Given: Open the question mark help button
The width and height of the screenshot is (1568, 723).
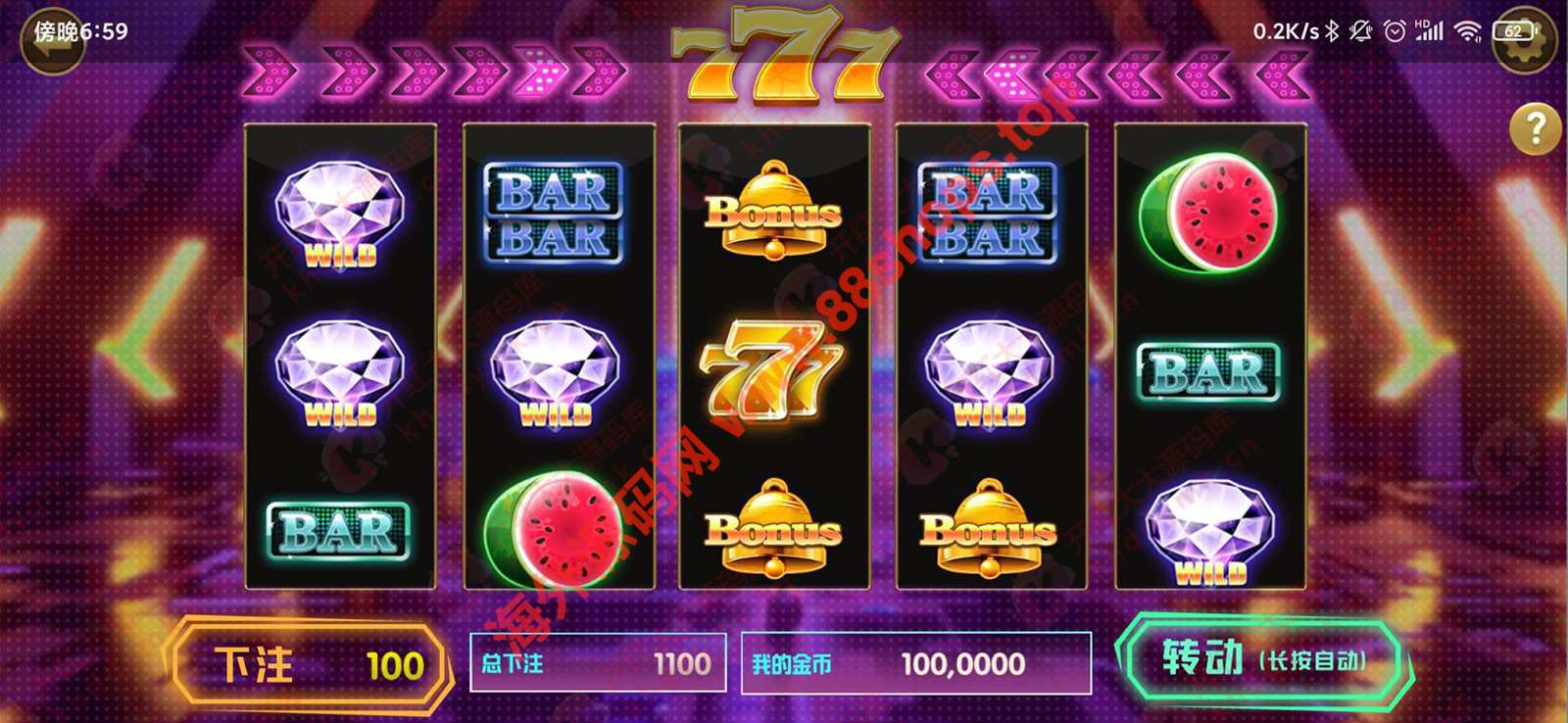Looking at the screenshot, I should [x=1535, y=128].
